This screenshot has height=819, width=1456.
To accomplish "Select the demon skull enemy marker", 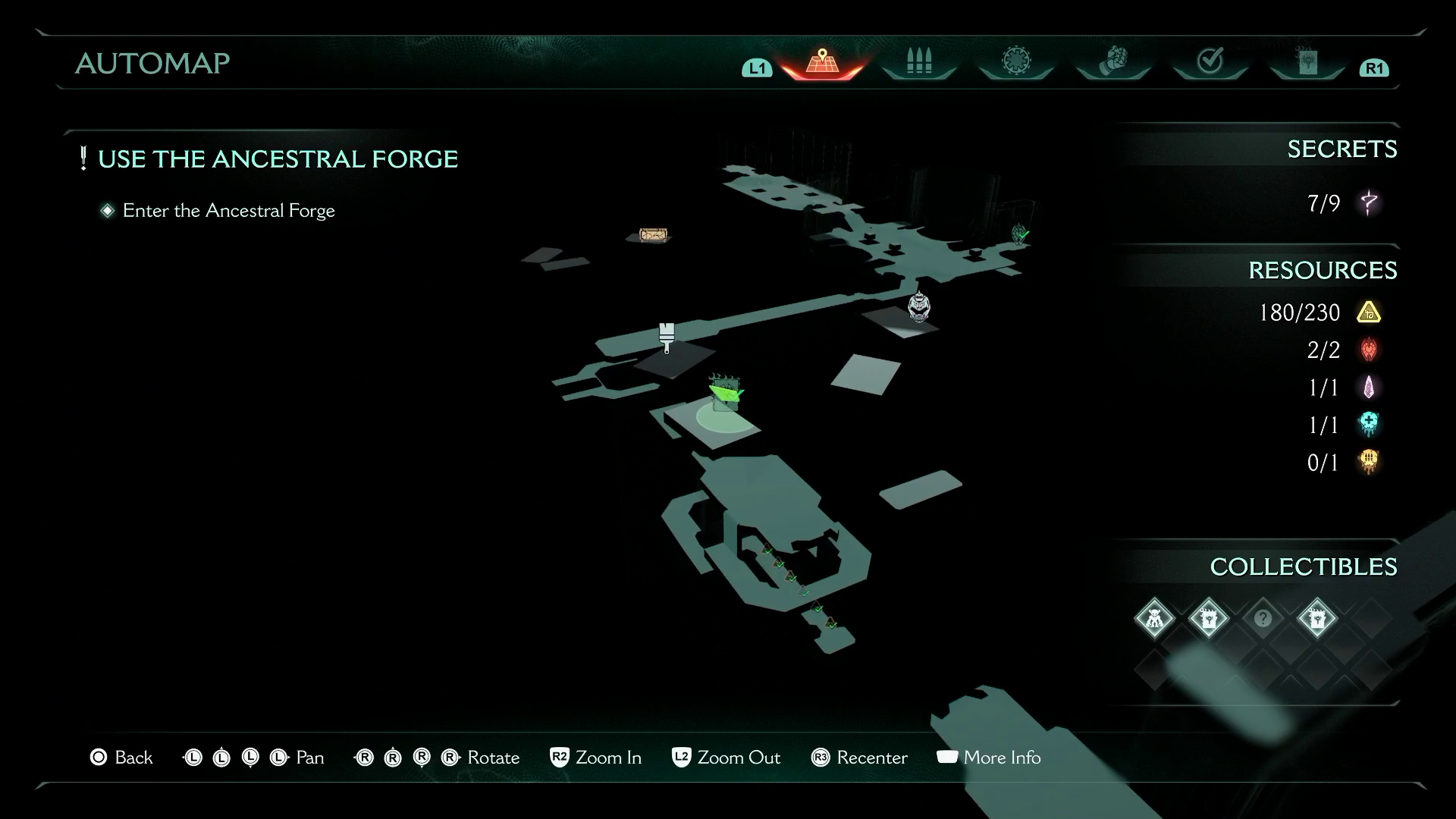I will pyautogui.click(x=919, y=307).
